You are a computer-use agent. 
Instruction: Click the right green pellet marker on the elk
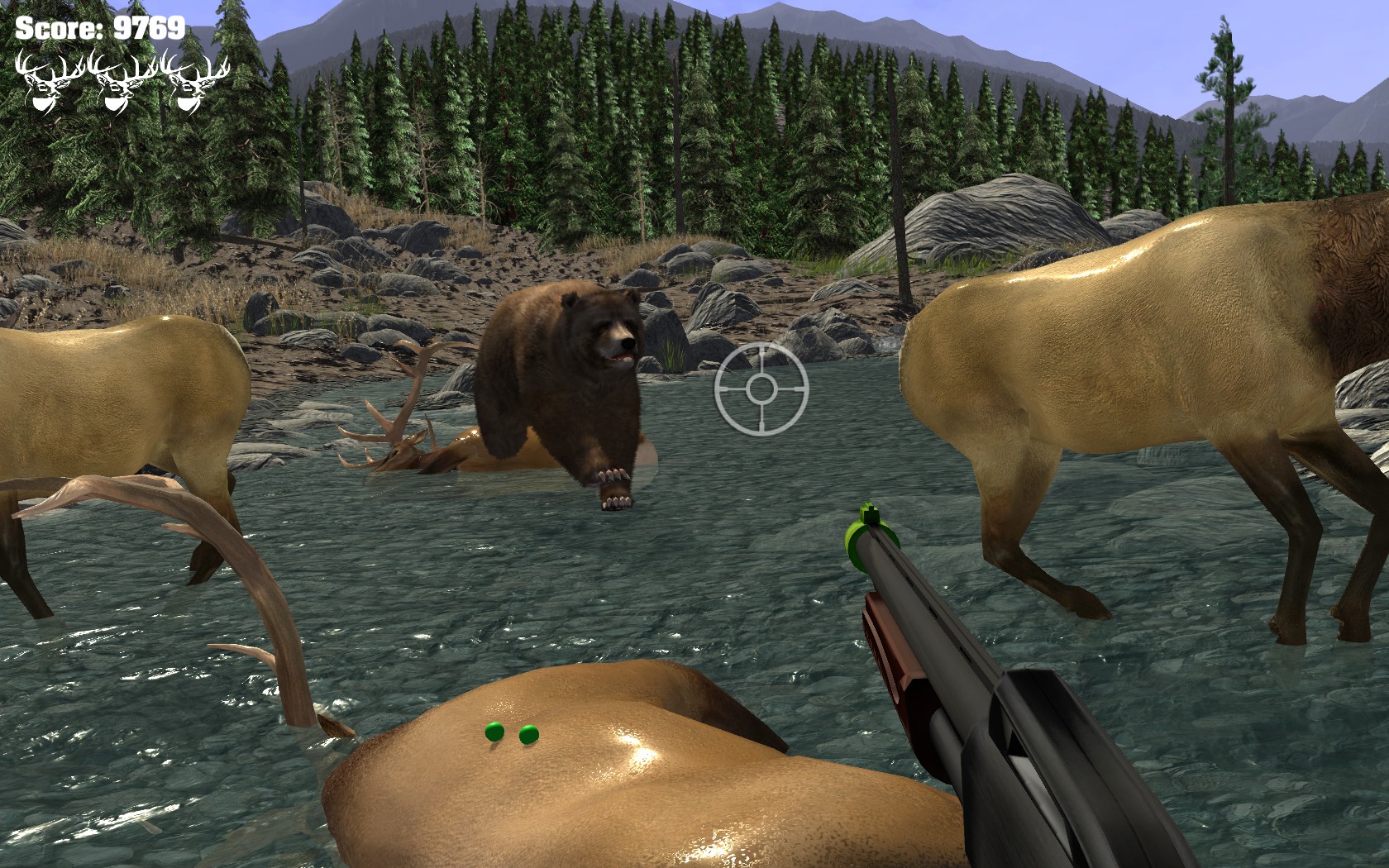(x=527, y=734)
